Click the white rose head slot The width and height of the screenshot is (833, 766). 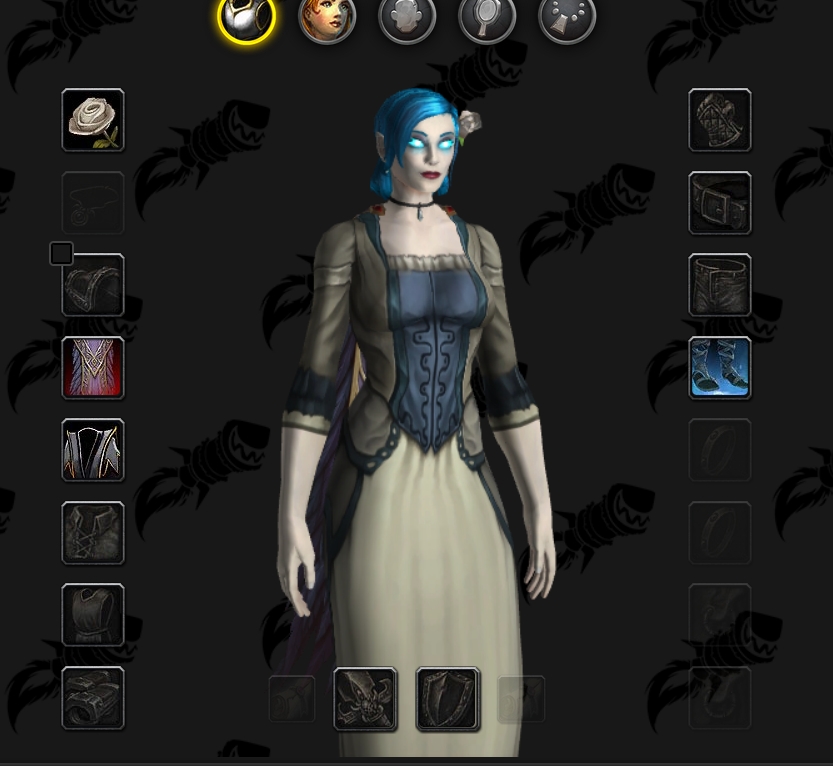point(93,120)
